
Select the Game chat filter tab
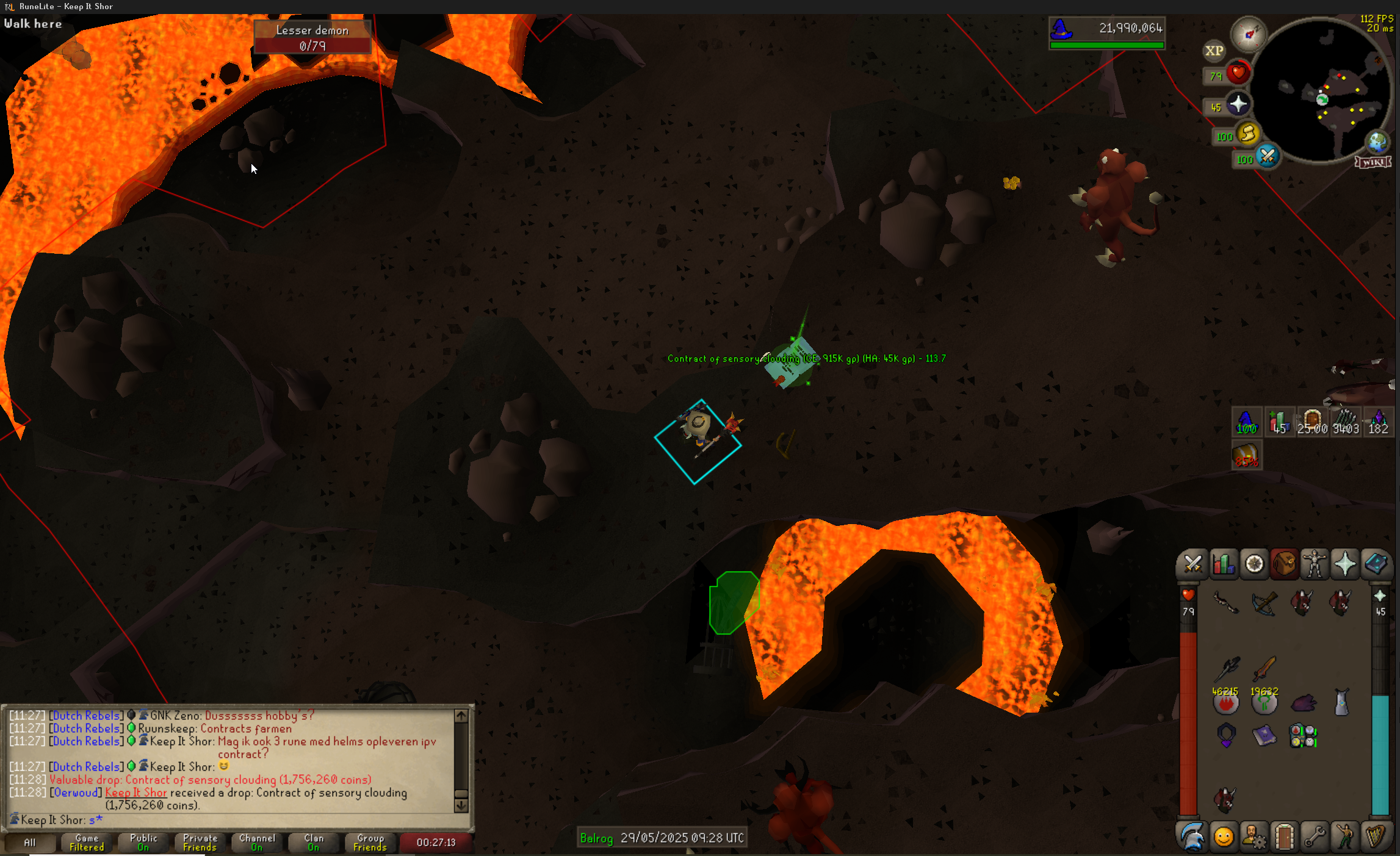(x=87, y=843)
